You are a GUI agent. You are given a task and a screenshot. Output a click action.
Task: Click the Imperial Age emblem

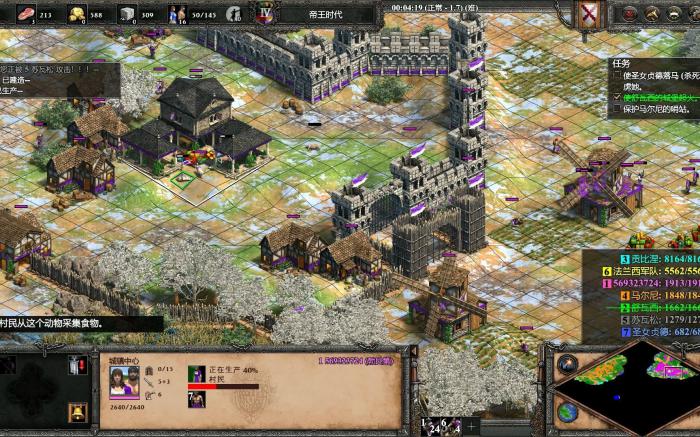[x=266, y=14]
